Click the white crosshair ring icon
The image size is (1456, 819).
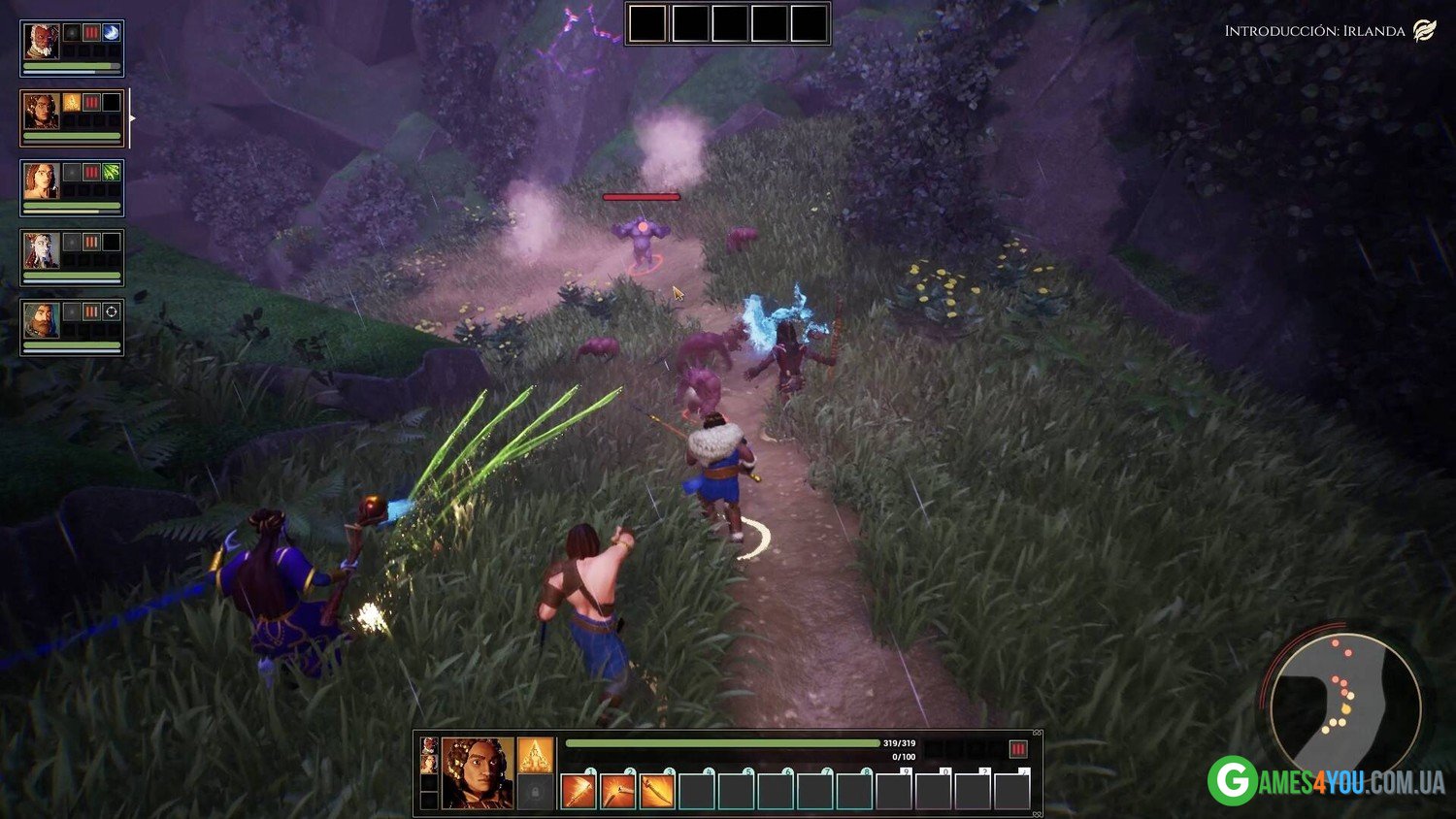[x=112, y=311]
